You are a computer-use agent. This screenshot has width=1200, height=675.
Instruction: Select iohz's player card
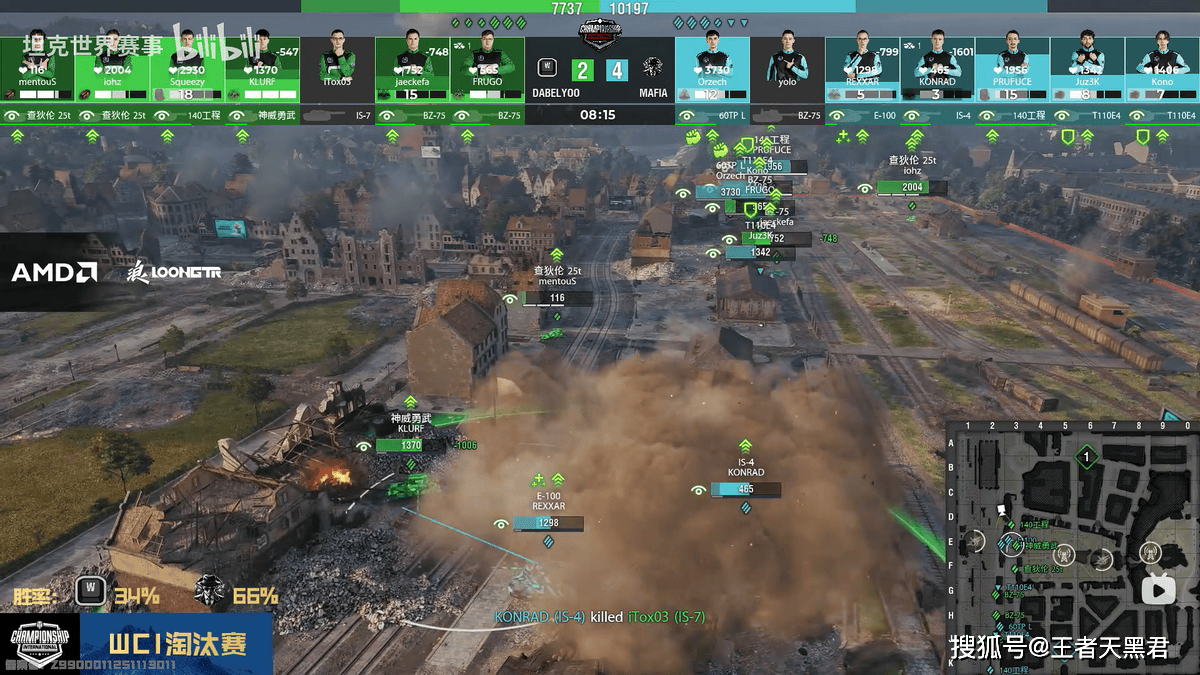click(112, 68)
